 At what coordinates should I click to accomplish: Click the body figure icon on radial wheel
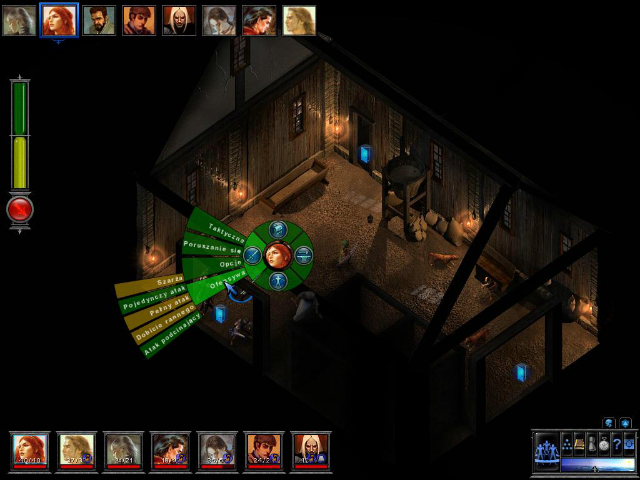point(278,280)
